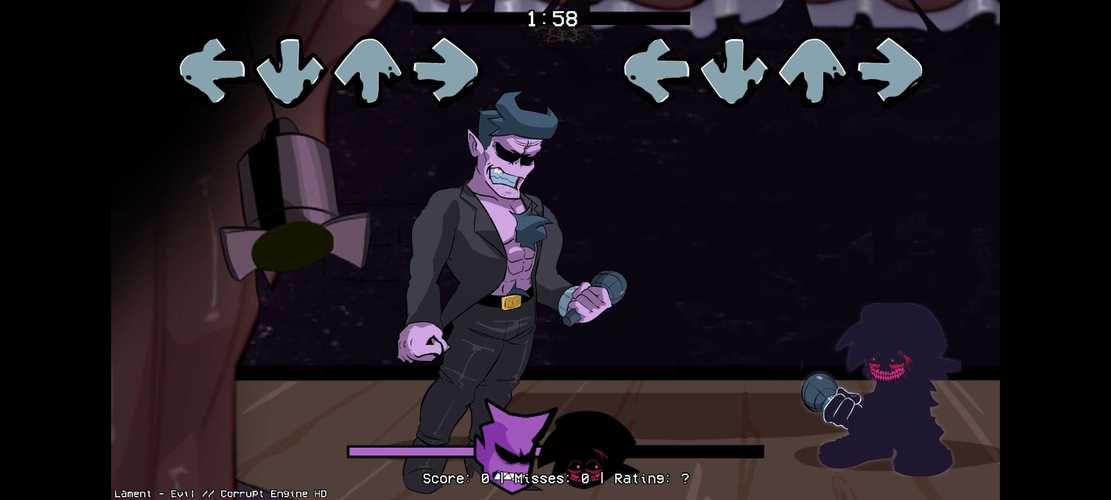Select the opponent's up arrow receptor

point(367,70)
